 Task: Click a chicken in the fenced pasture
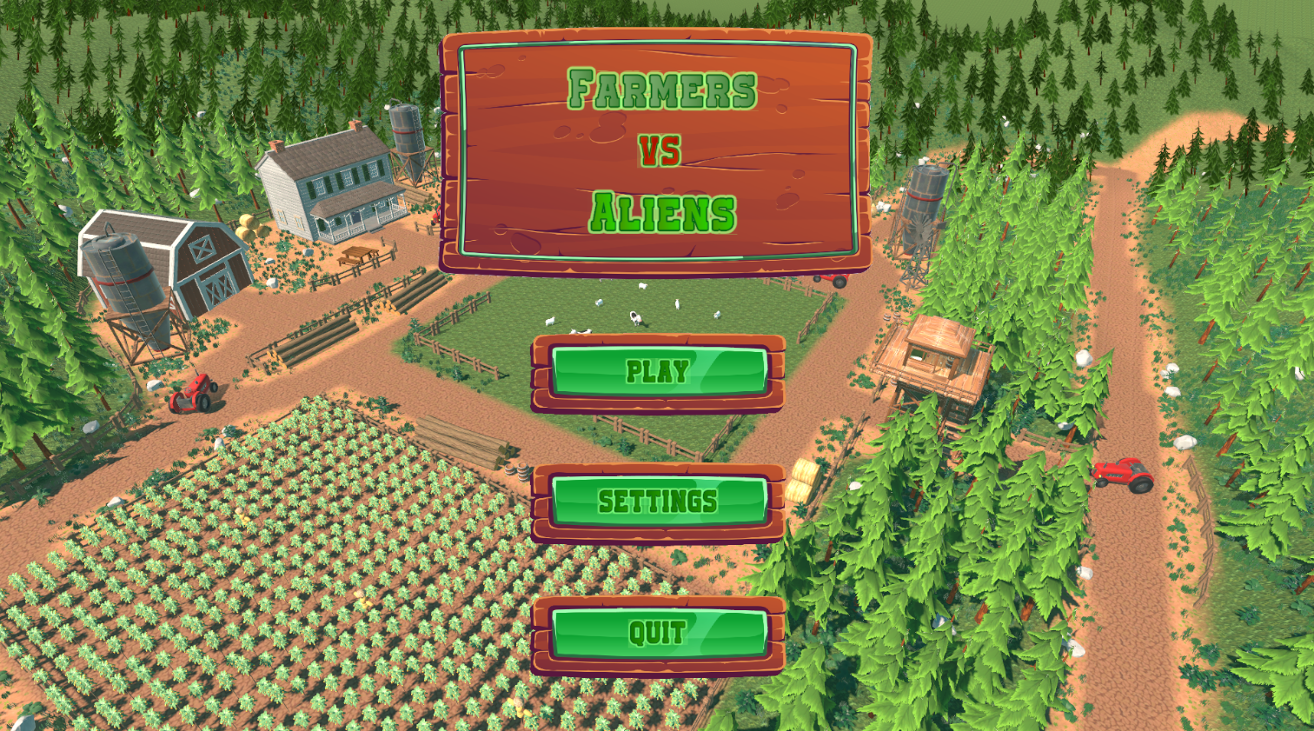tap(677, 302)
